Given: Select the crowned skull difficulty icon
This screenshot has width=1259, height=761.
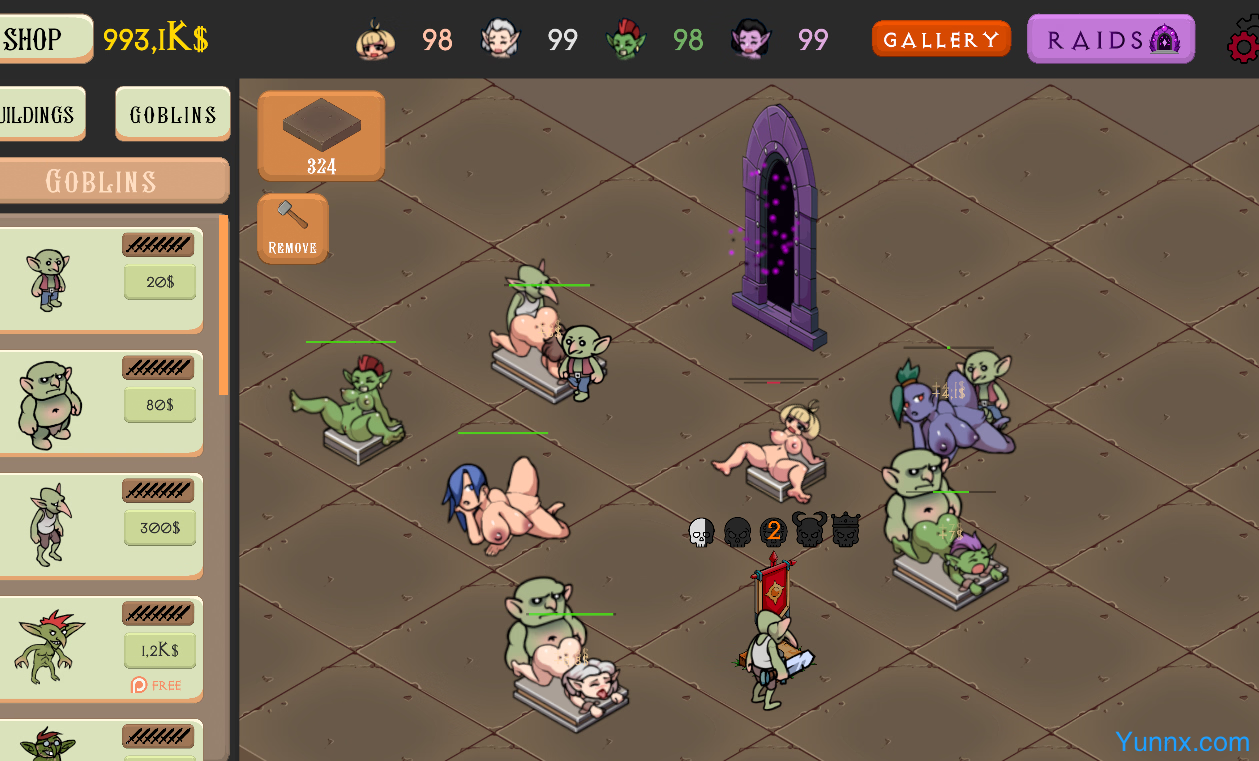Looking at the screenshot, I should [846, 530].
